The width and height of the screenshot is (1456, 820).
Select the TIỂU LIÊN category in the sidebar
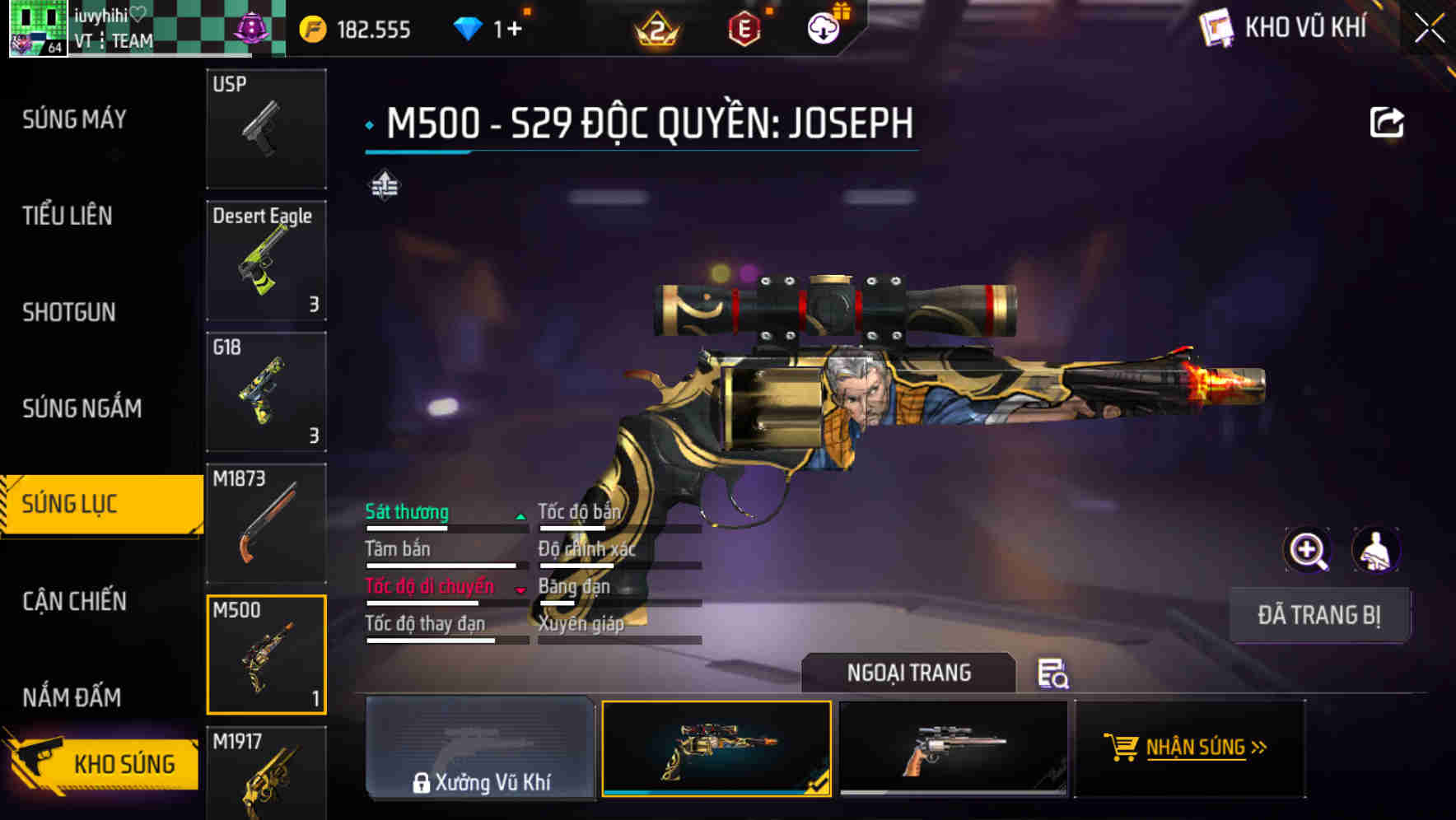tap(68, 217)
